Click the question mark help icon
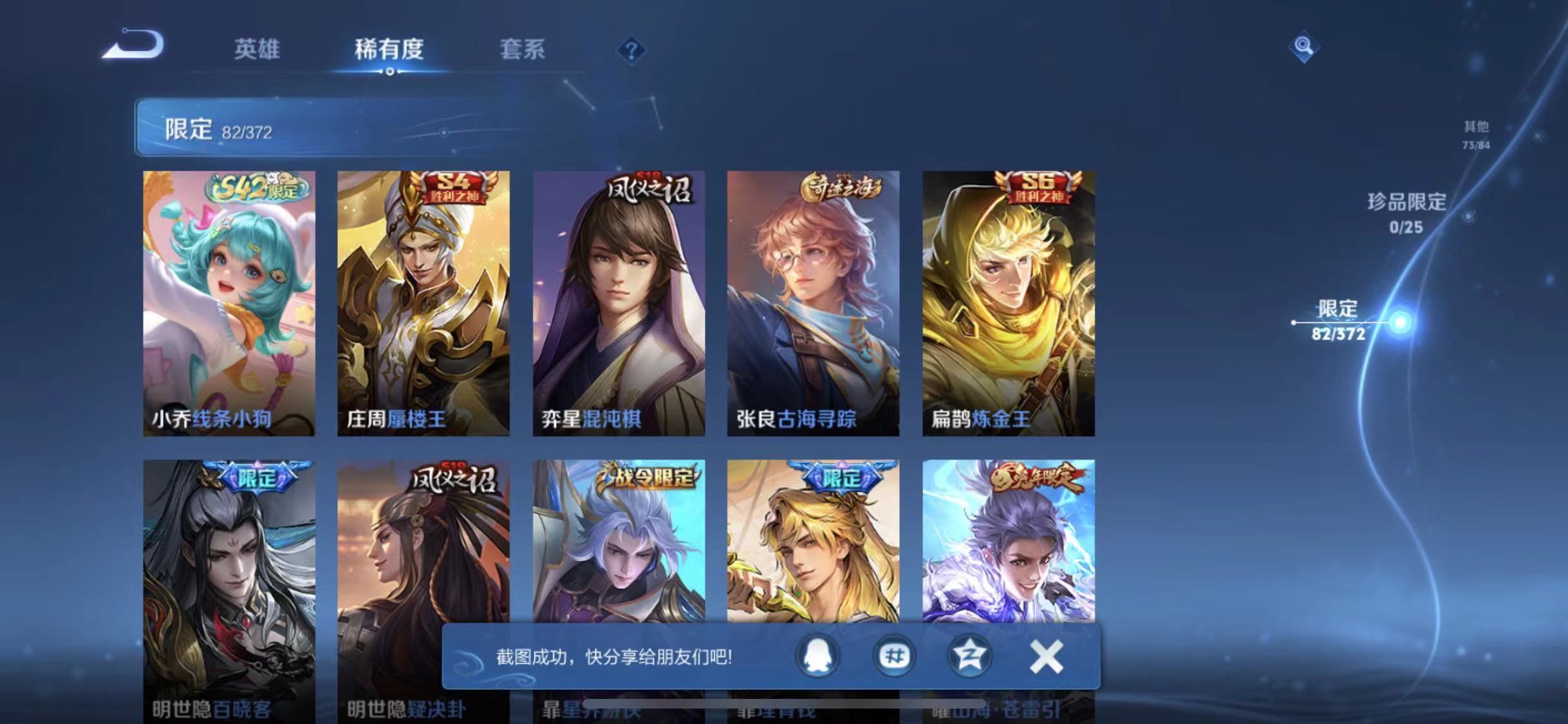The height and width of the screenshot is (724, 1568). [x=634, y=50]
